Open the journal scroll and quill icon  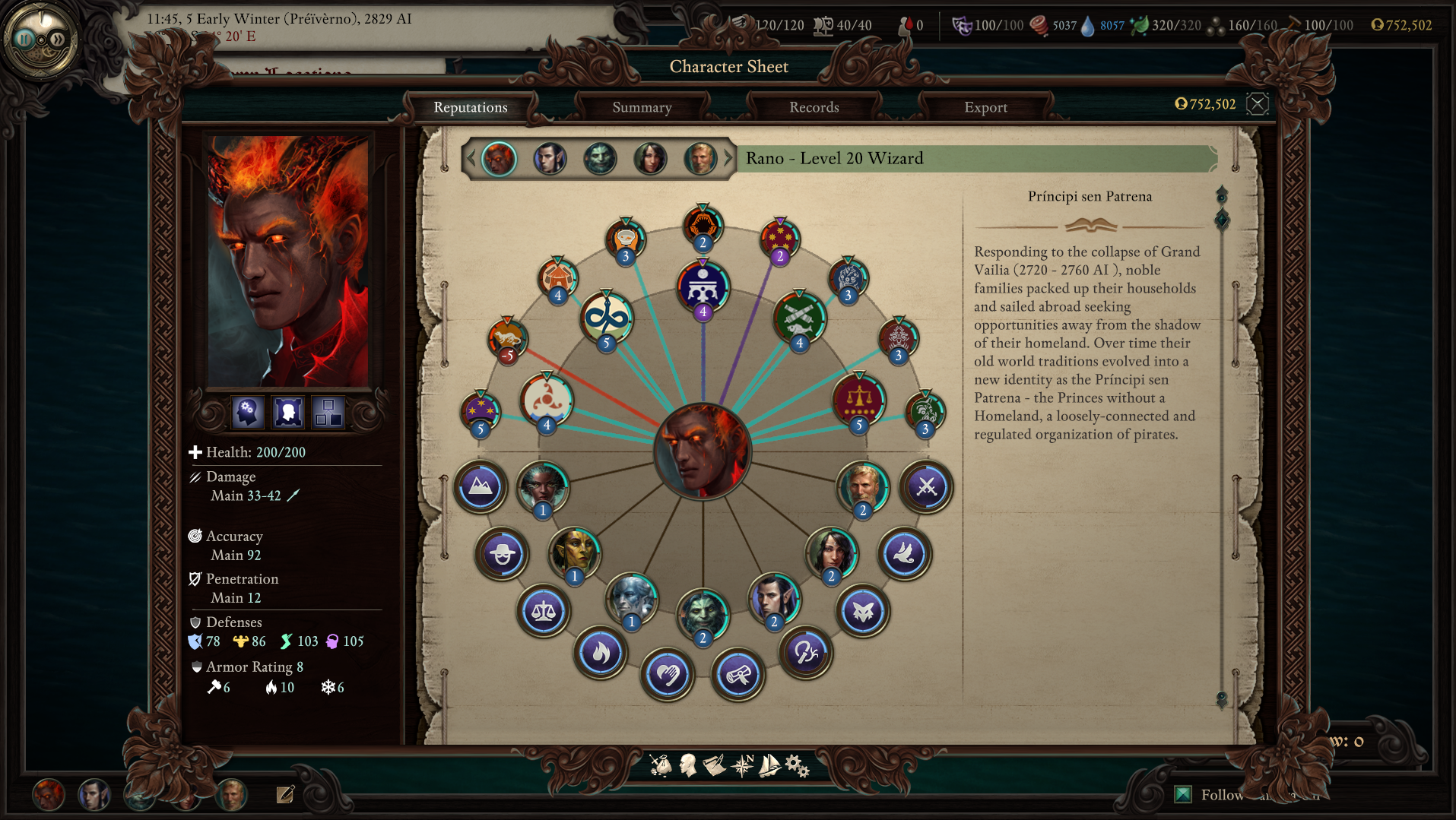point(714,765)
